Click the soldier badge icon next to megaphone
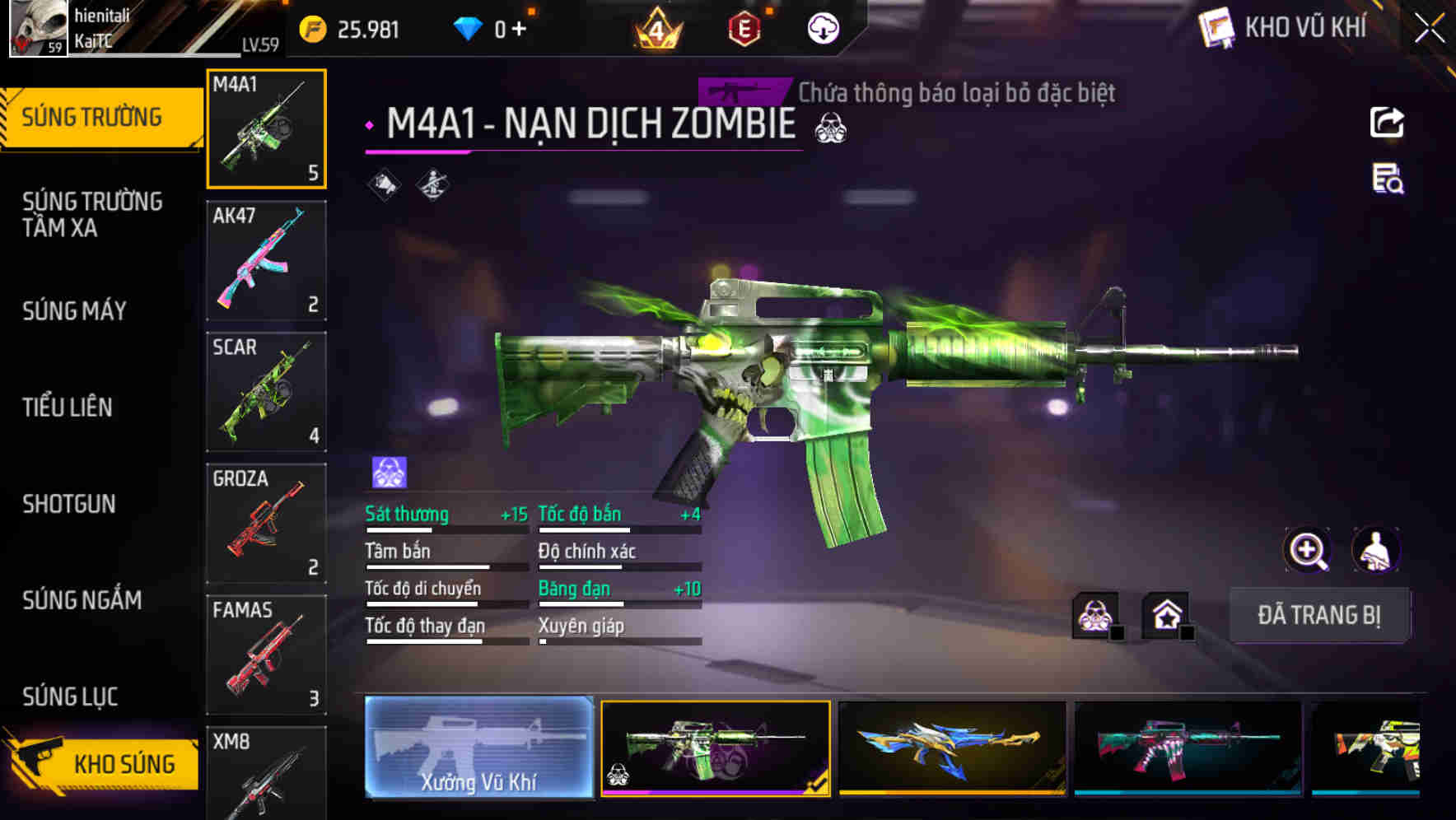The width and height of the screenshot is (1456, 820). coord(431,183)
